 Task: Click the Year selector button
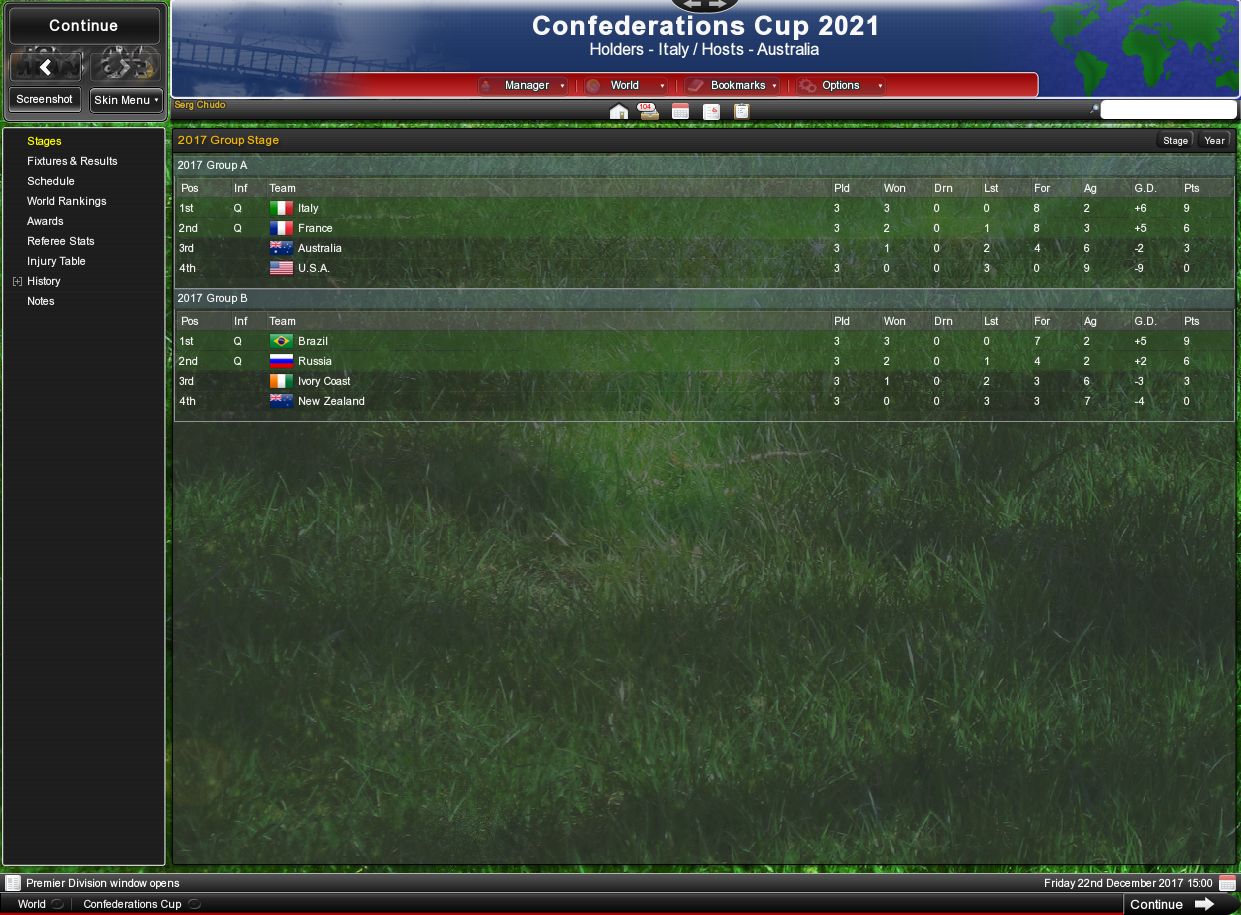[x=1214, y=141]
